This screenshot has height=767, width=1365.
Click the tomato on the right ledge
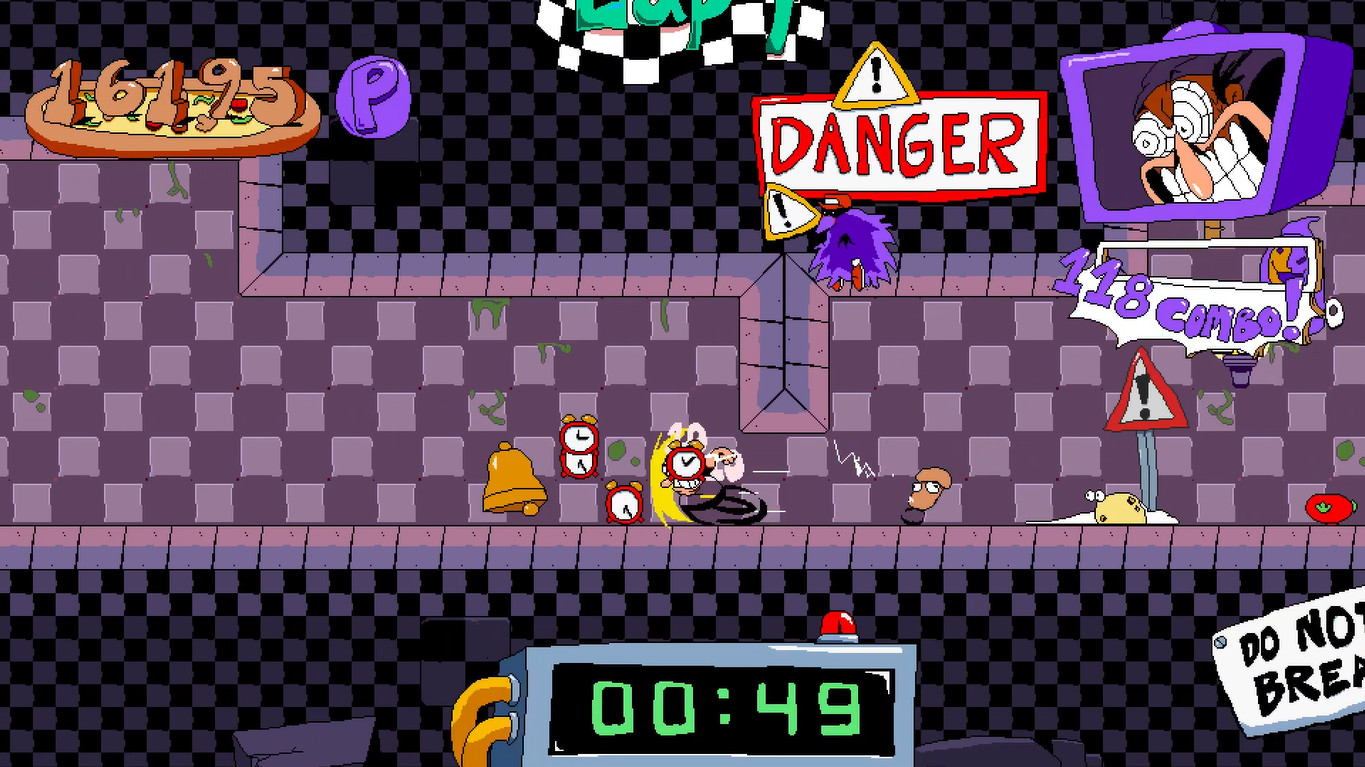1328,508
